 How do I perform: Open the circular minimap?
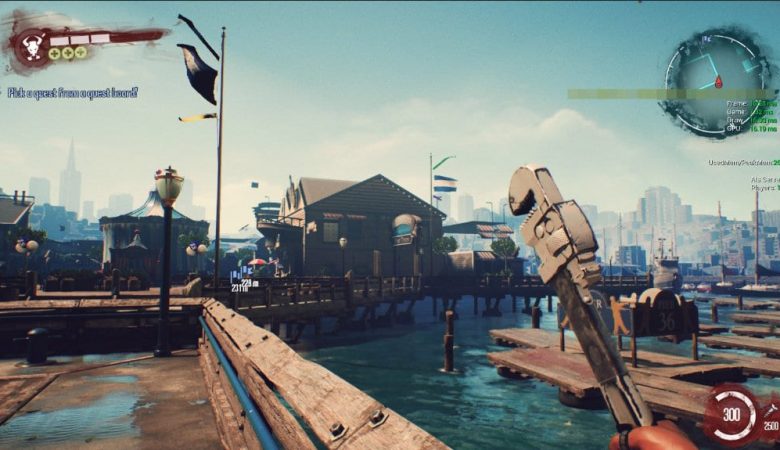[717, 80]
